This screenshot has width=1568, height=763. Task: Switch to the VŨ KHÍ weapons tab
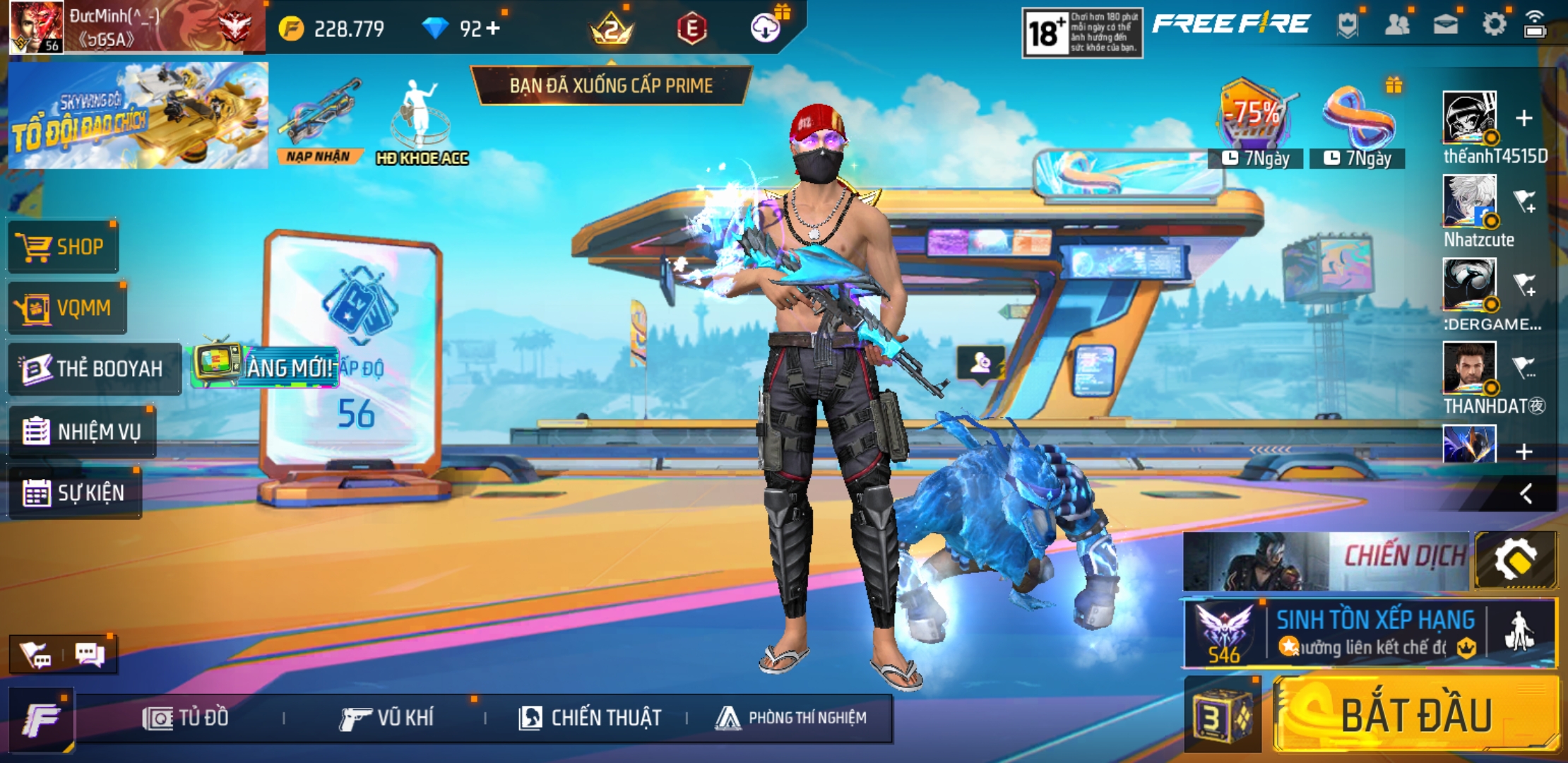point(386,718)
